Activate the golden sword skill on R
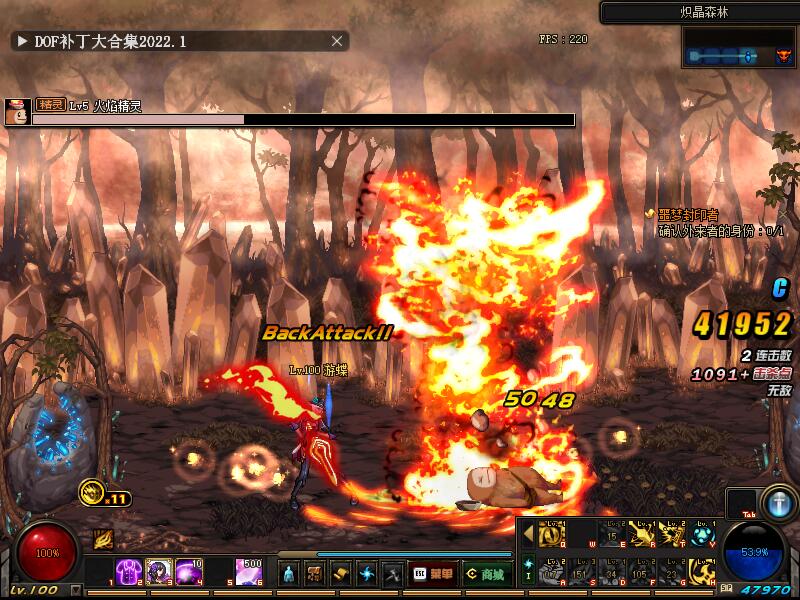The image size is (800, 600). (x=642, y=535)
